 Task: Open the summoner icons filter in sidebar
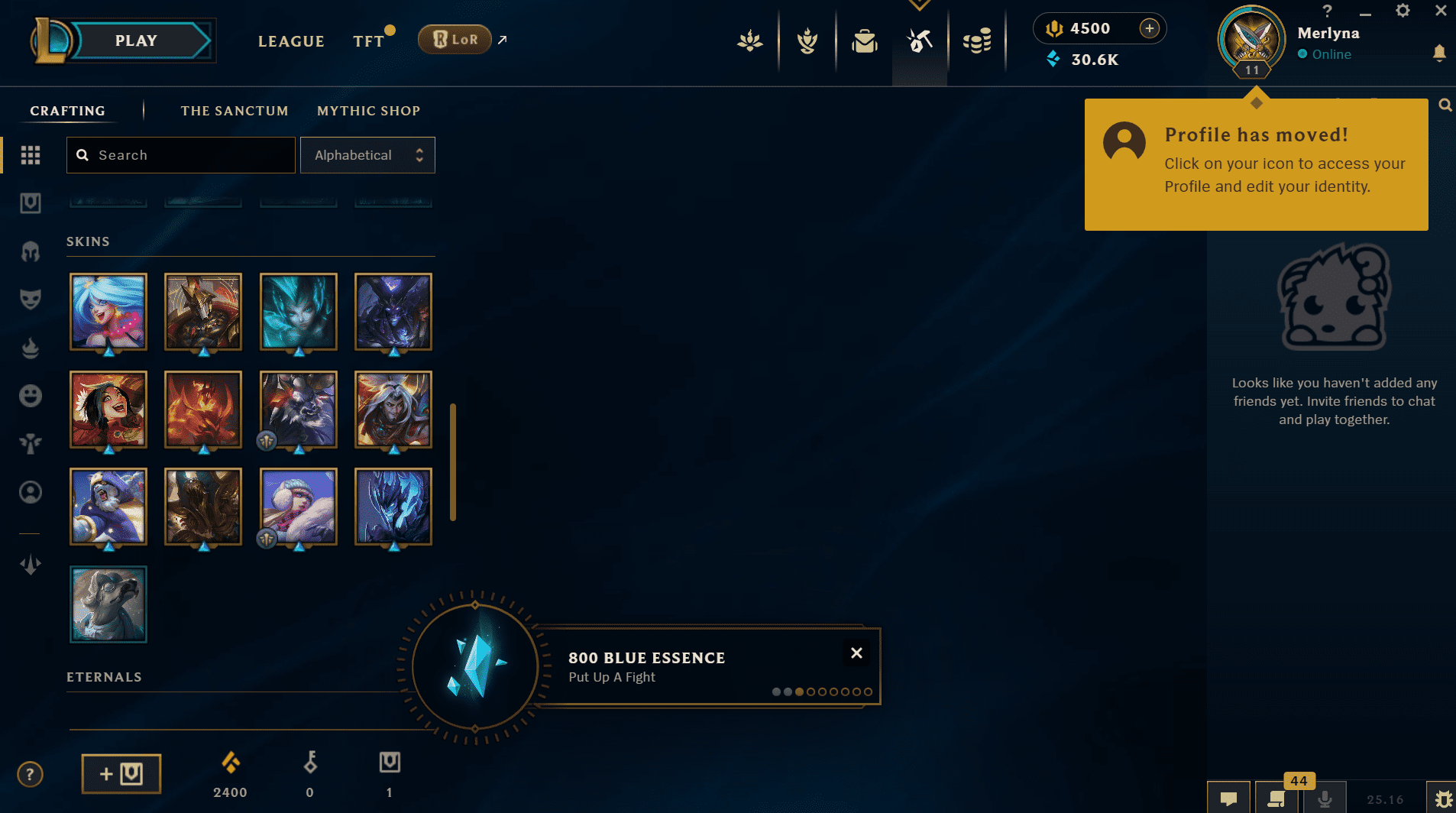pos(30,492)
